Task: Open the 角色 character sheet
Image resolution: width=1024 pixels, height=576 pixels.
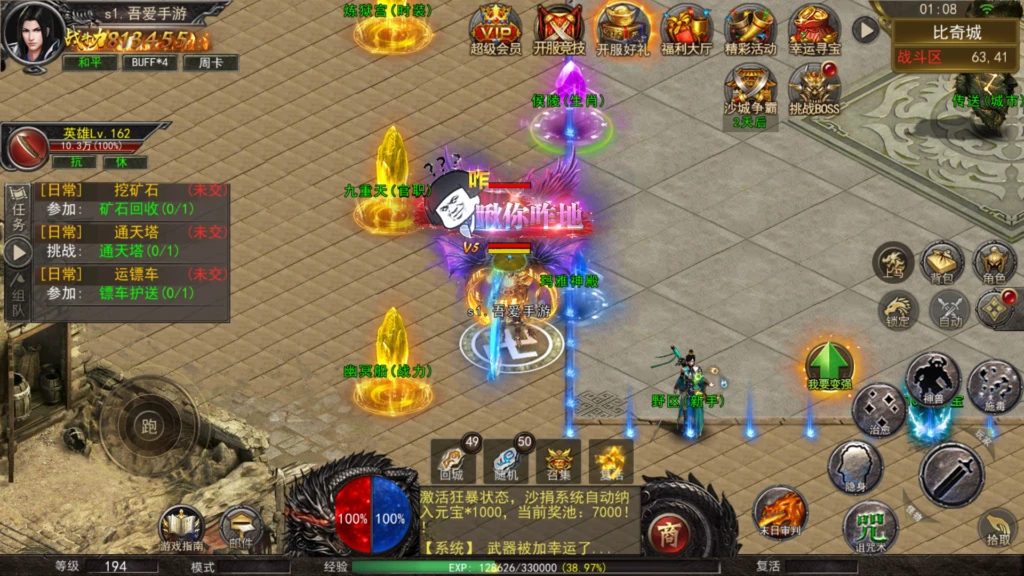Action: point(994,262)
